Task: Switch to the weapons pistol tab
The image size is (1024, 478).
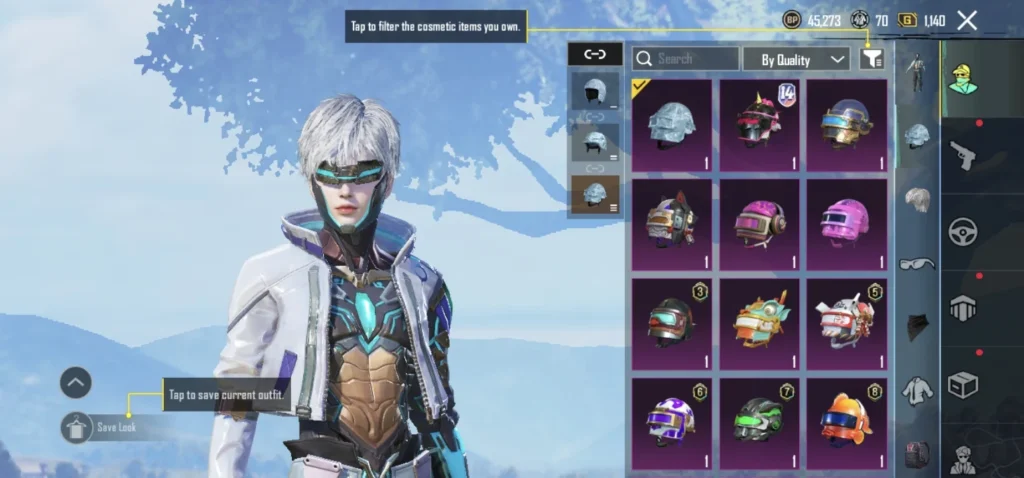Action: tap(962, 154)
